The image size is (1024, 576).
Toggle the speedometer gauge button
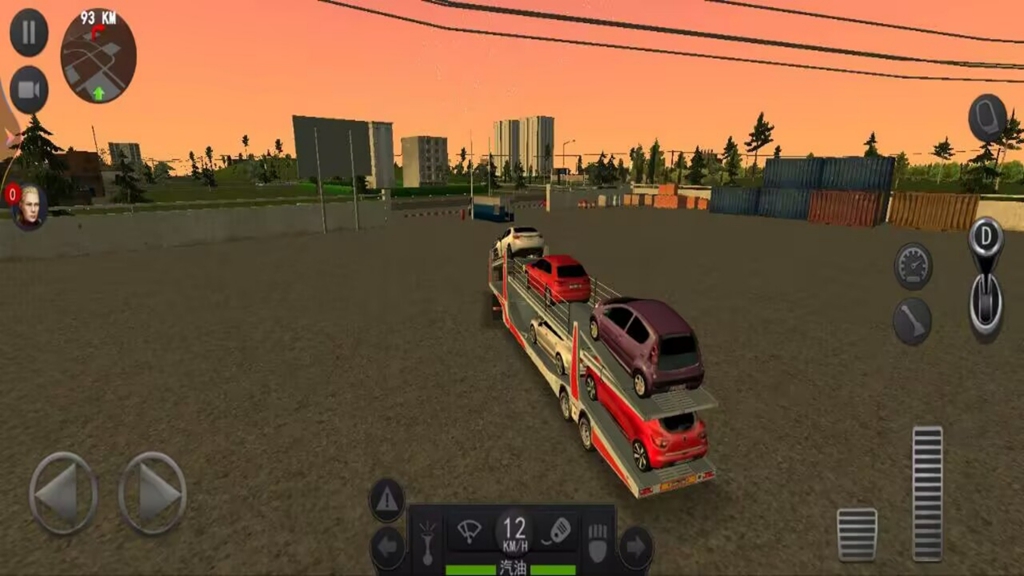(913, 266)
